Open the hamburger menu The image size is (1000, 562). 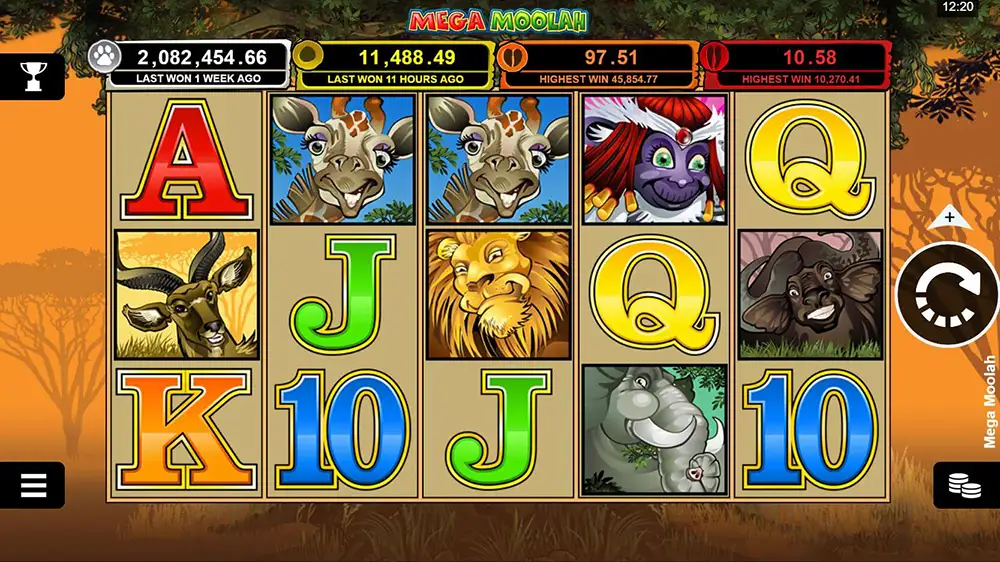(x=33, y=485)
